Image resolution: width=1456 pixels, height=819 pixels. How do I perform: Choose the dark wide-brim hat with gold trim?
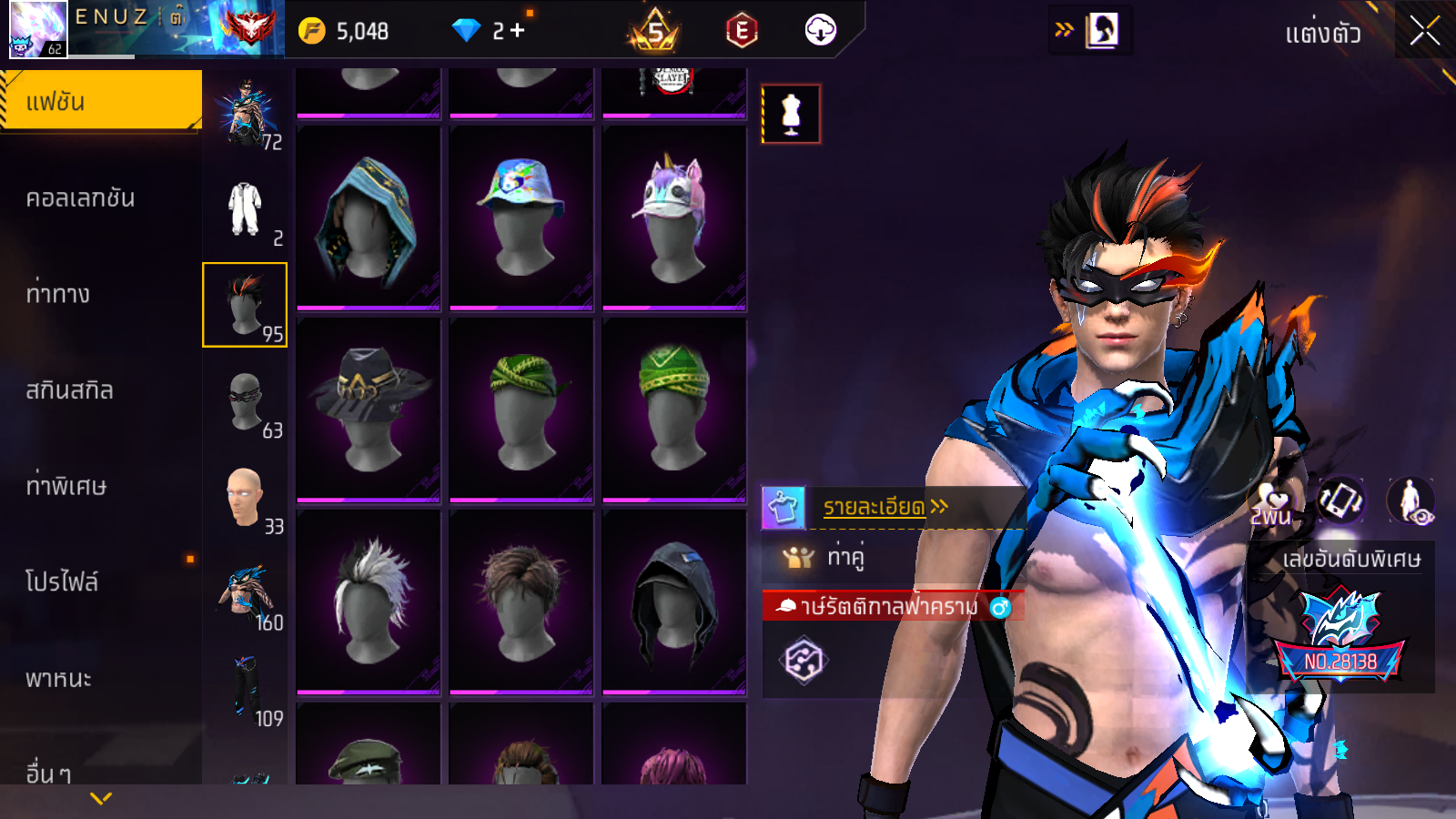click(369, 409)
